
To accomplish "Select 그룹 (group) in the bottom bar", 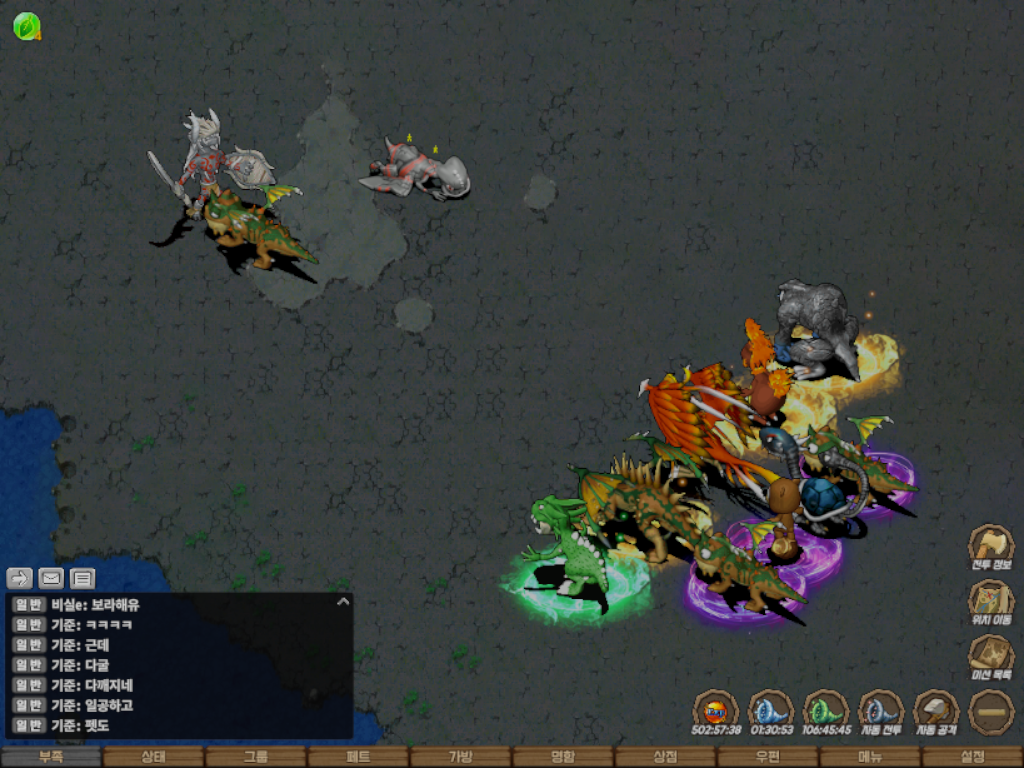I will pos(256,757).
